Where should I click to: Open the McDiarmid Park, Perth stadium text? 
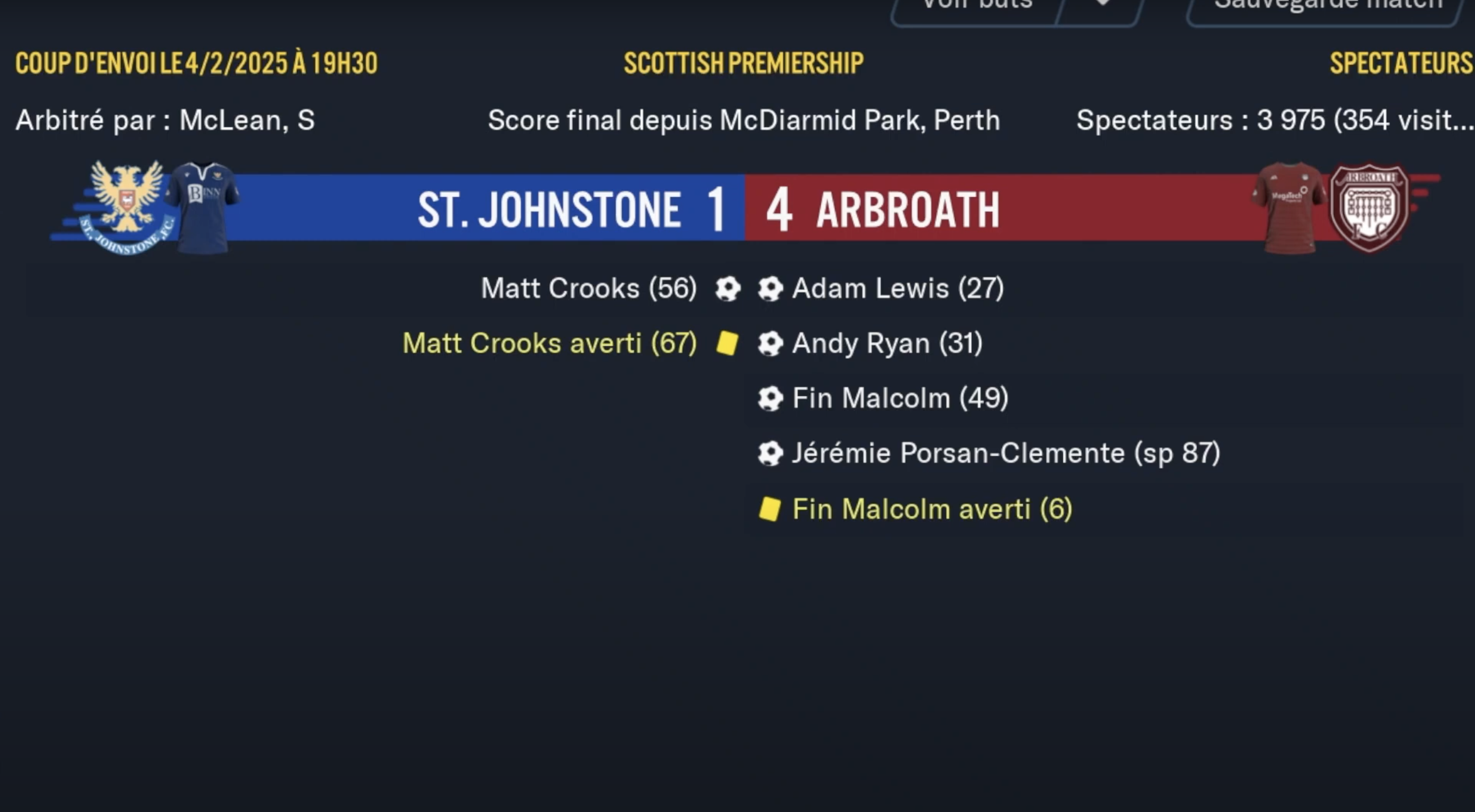click(859, 120)
